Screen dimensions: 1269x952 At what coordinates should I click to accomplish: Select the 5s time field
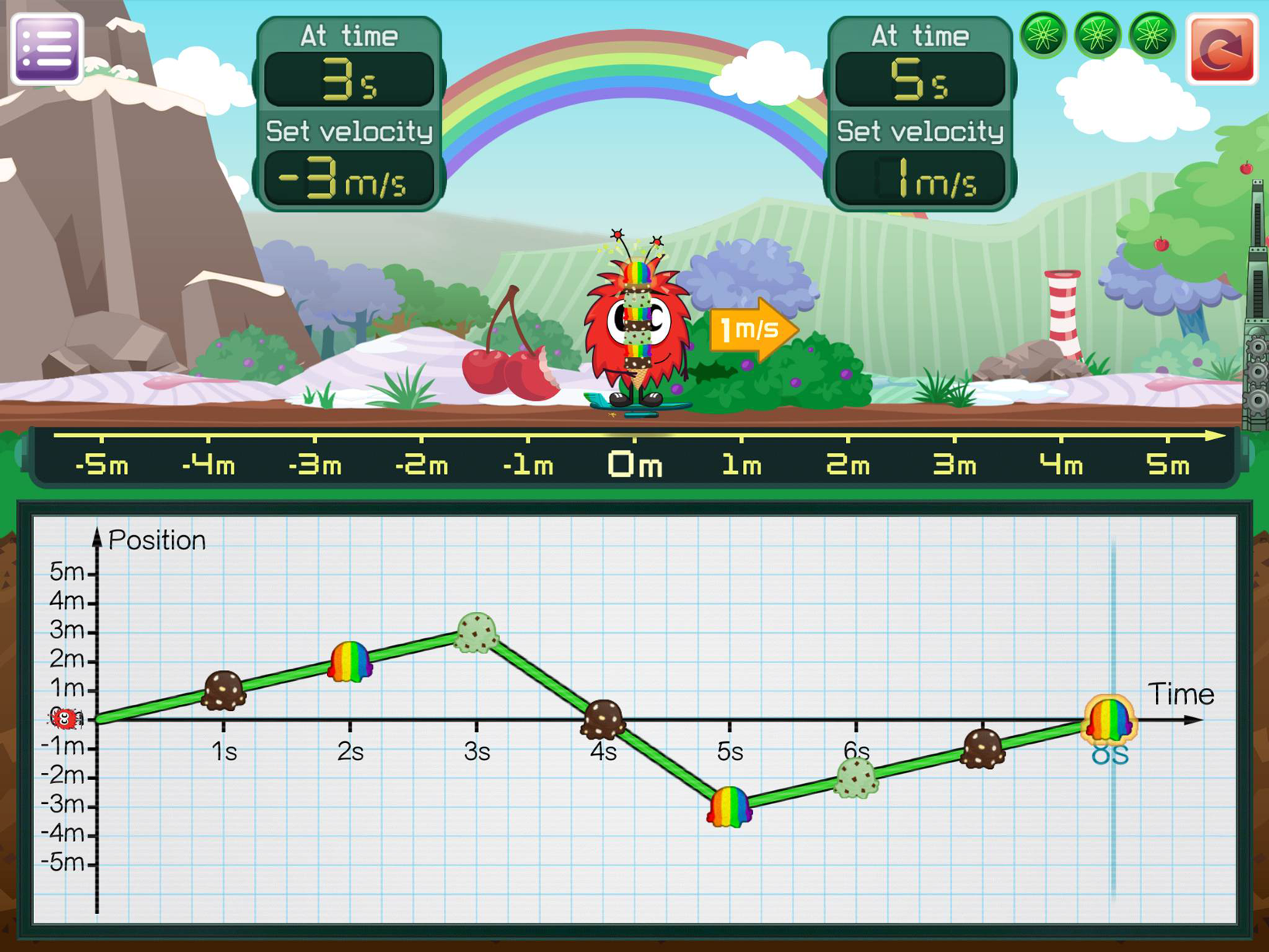tap(920, 80)
